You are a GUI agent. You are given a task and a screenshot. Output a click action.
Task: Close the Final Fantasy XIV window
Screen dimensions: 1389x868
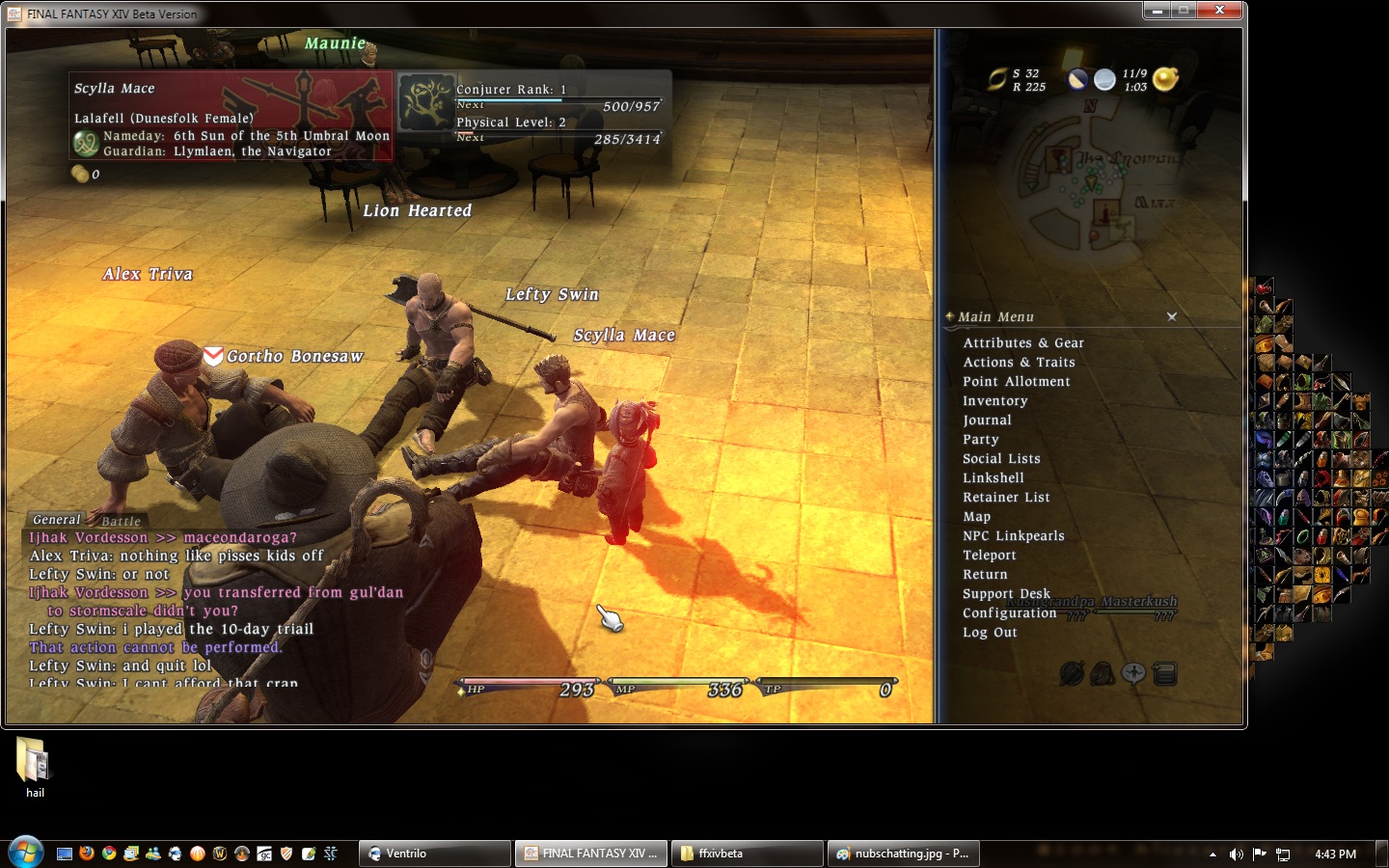pos(1219,11)
